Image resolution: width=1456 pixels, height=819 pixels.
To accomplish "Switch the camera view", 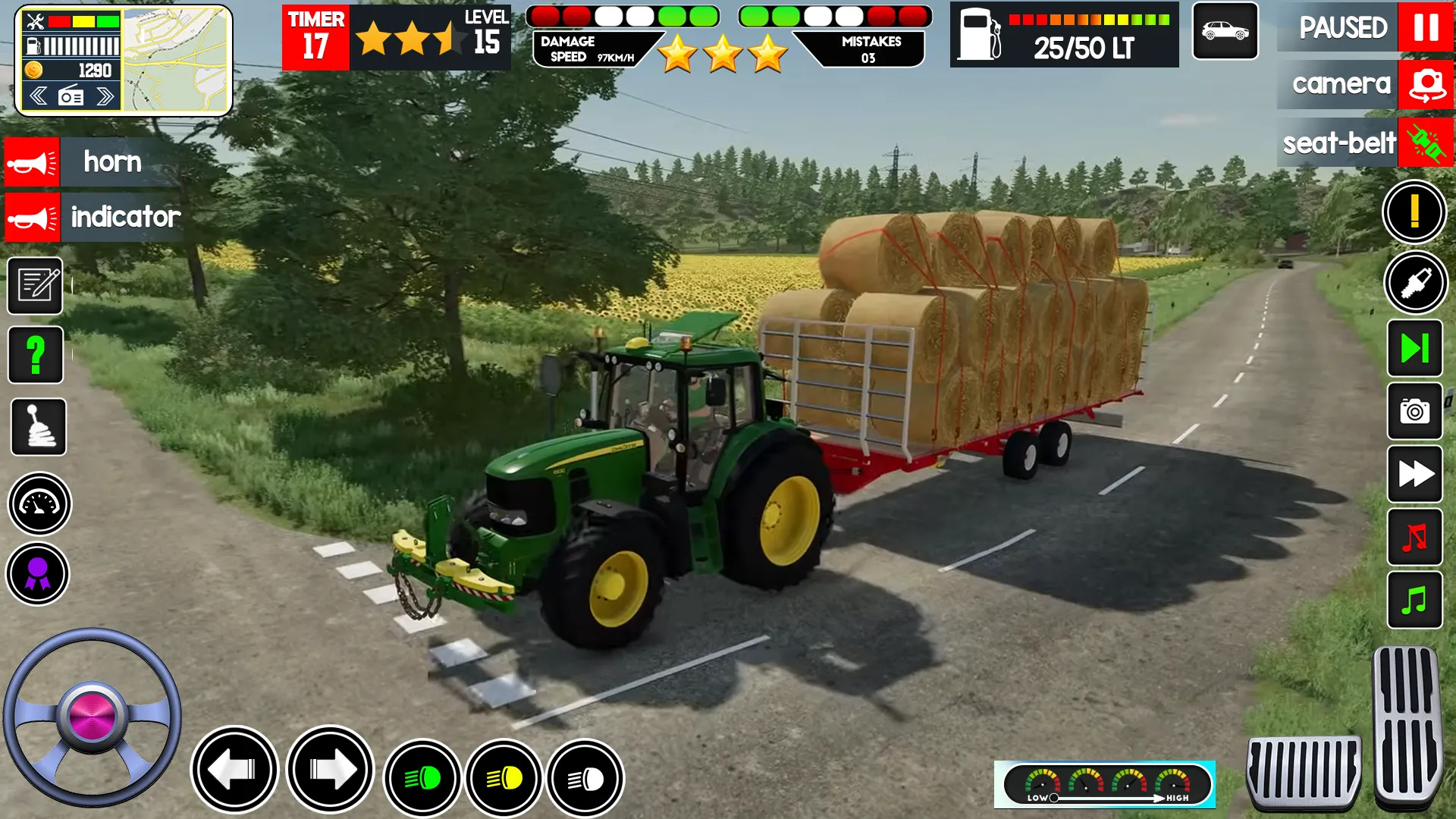I will pos(1425,84).
